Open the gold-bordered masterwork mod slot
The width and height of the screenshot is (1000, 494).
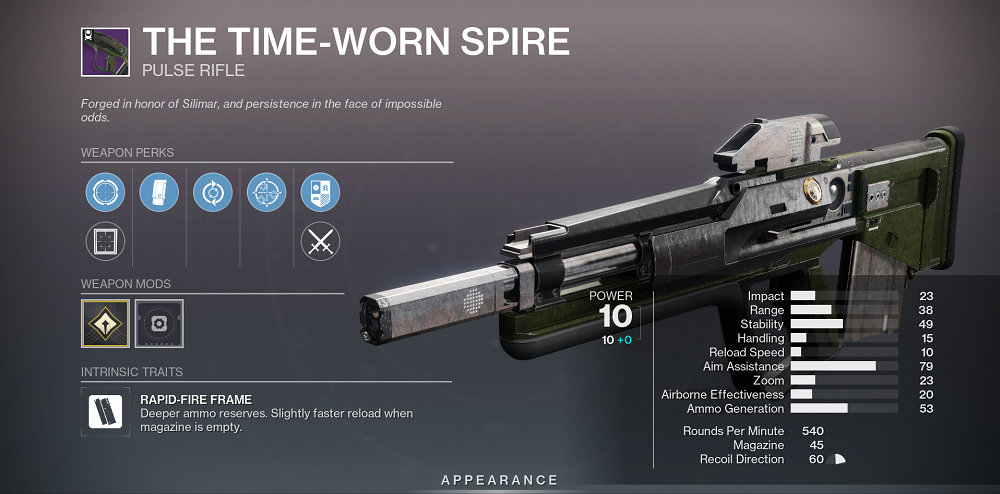tap(105, 323)
